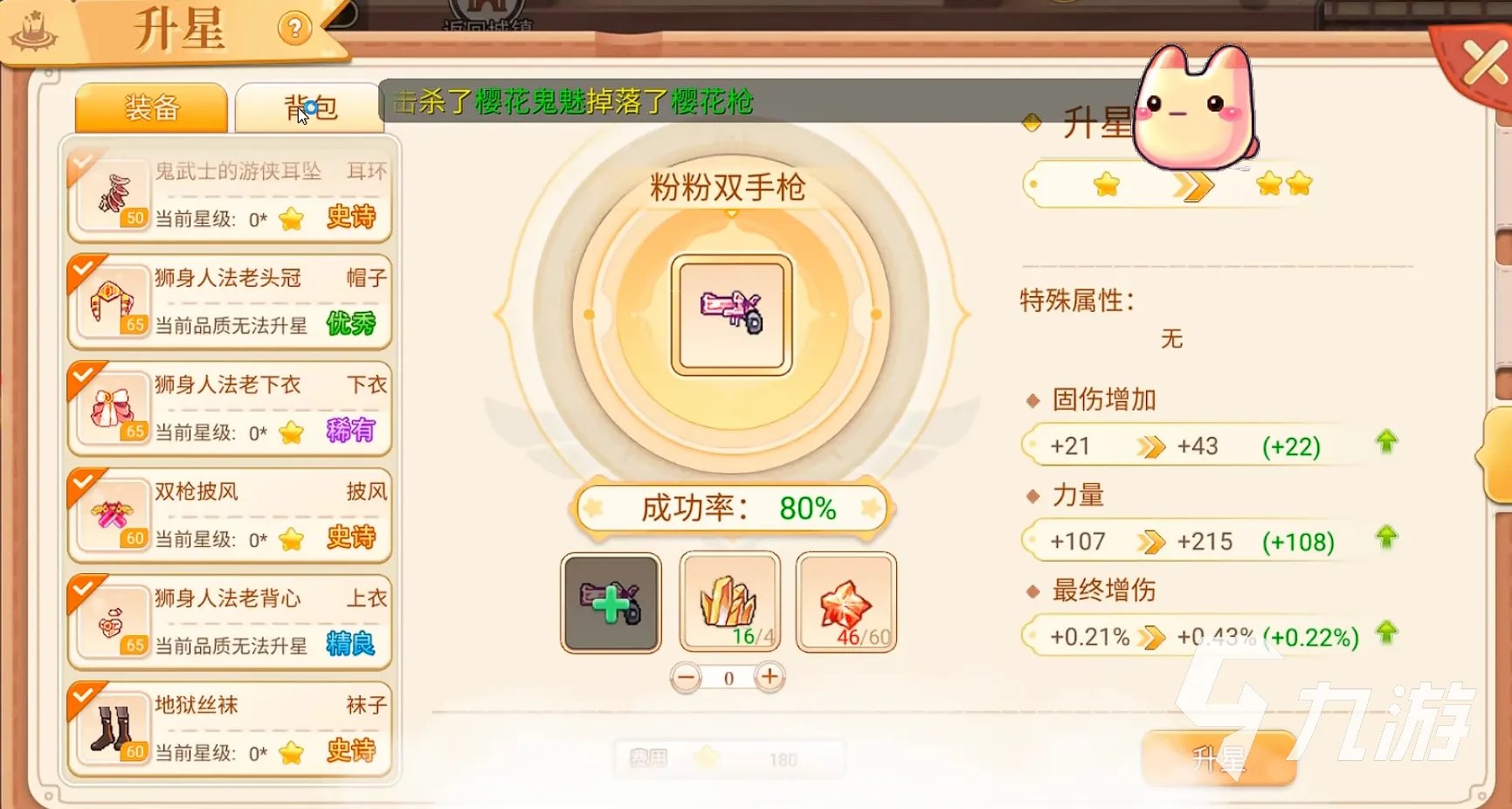Switch to the 装备 tab

coord(150,108)
